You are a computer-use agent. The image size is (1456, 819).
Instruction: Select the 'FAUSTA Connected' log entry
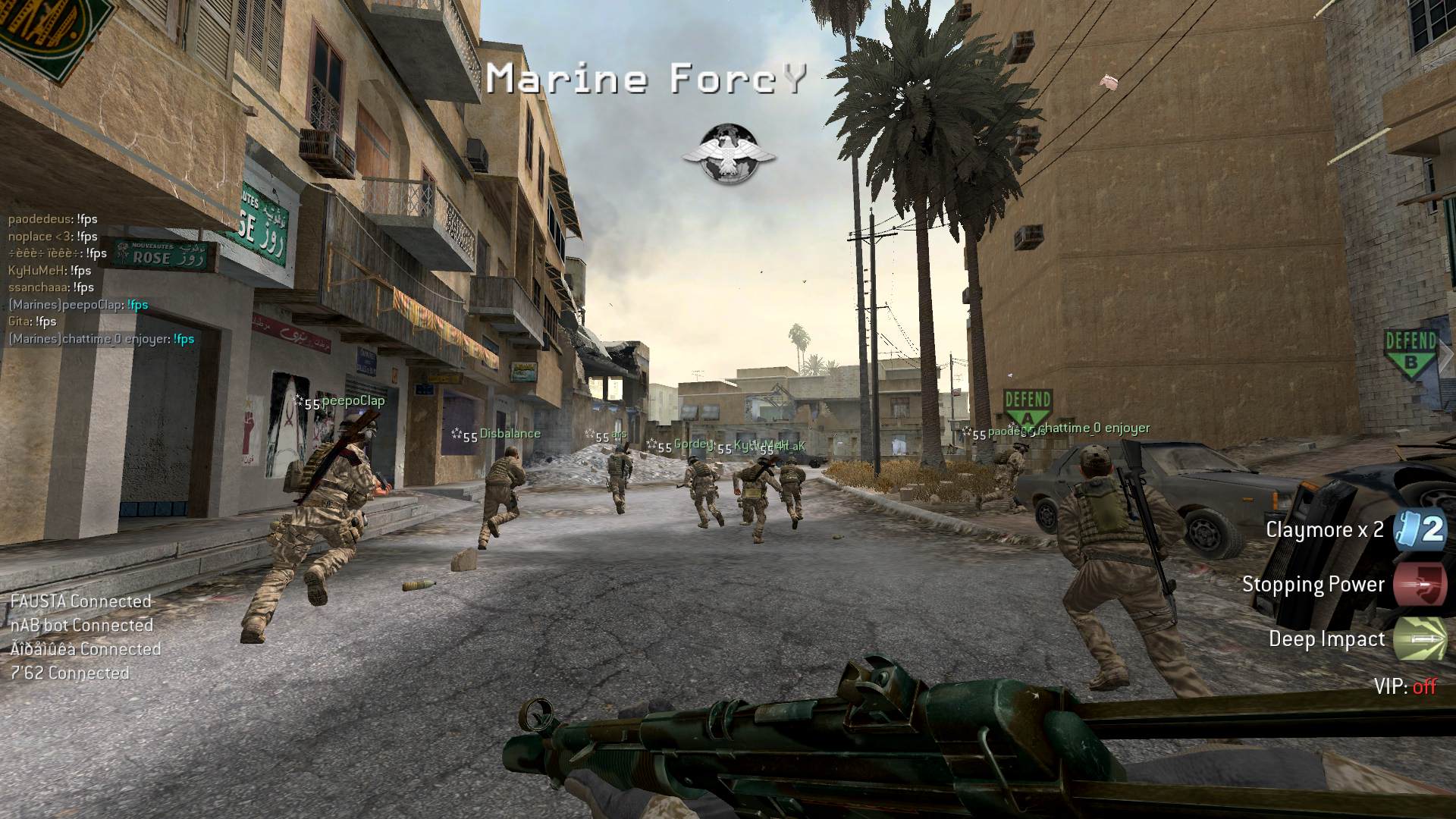pos(81,601)
